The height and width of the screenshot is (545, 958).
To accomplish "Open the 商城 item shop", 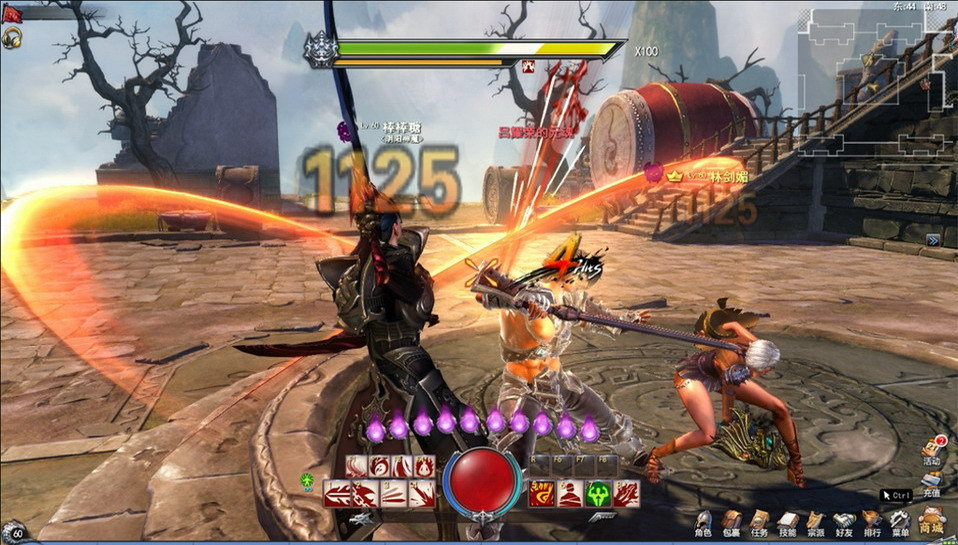I will [932, 520].
